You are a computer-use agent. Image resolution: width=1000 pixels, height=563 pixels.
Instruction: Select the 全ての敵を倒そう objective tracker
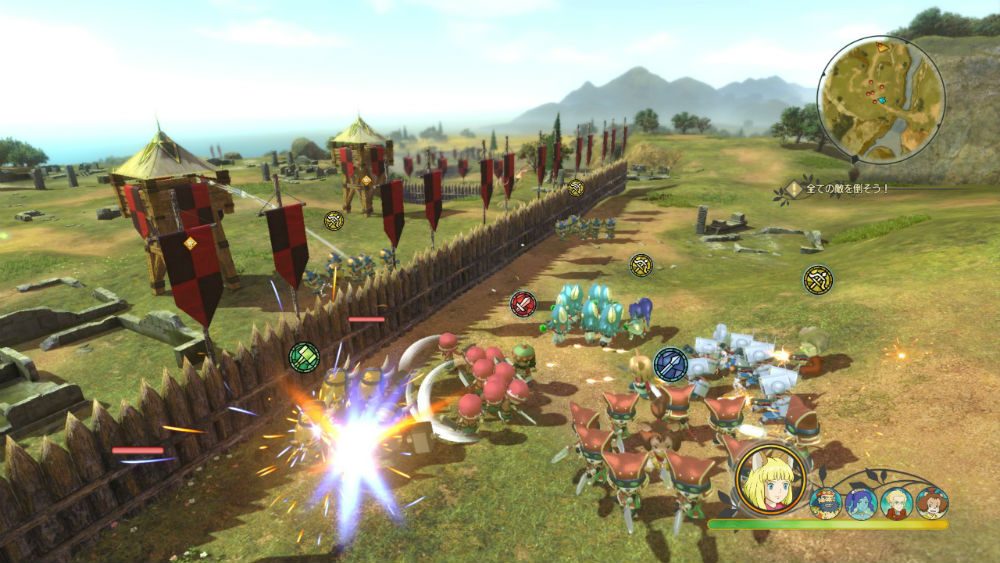coord(840,188)
